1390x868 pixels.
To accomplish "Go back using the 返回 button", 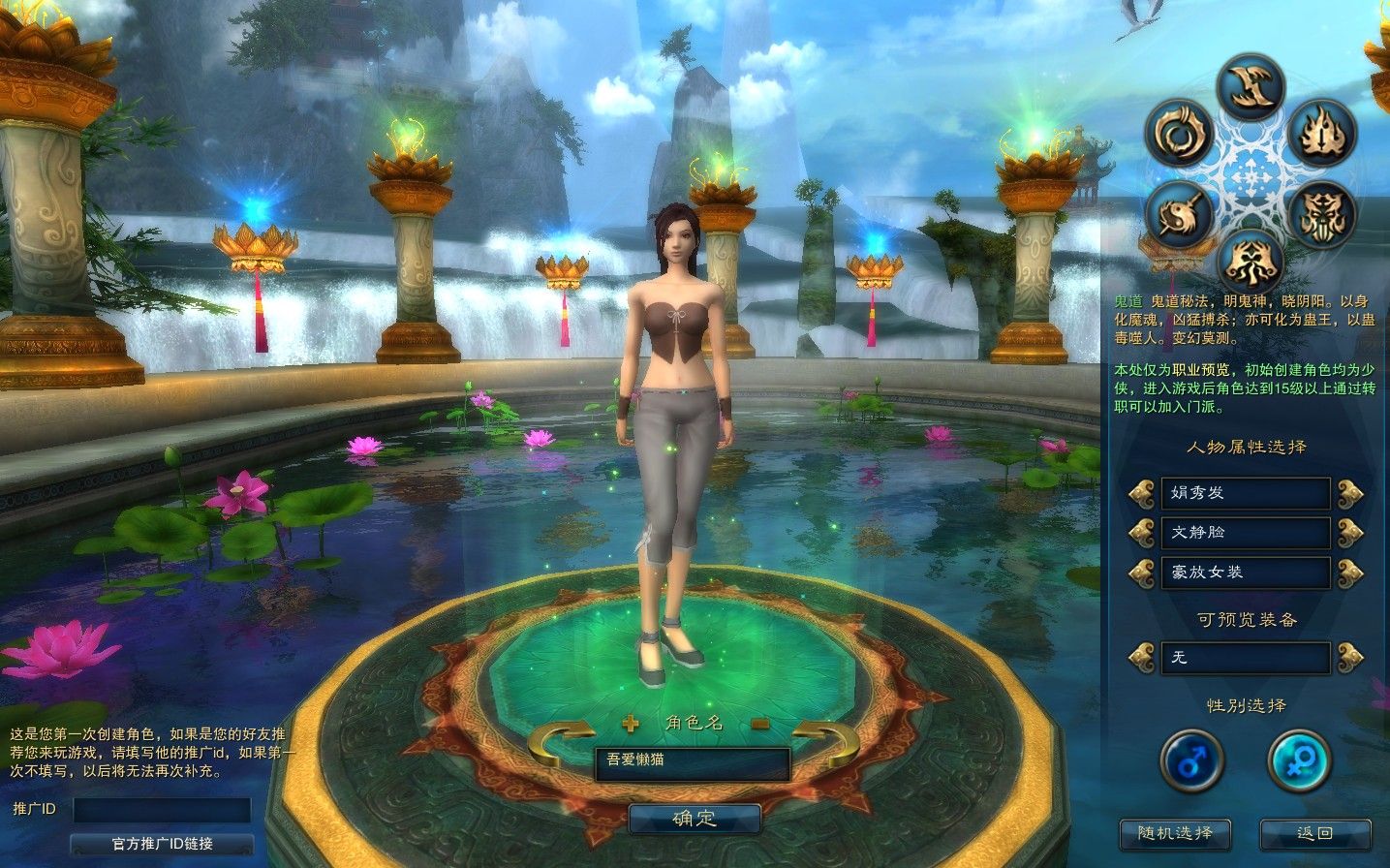I will point(1314,833).
